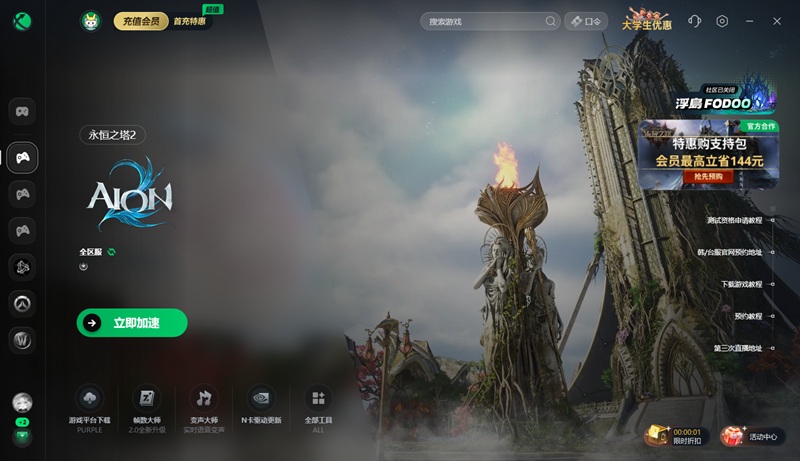Open the 测试资格申请教程 guide link
The height and width of the screenshot is (461, 800).
coord(735,220)
